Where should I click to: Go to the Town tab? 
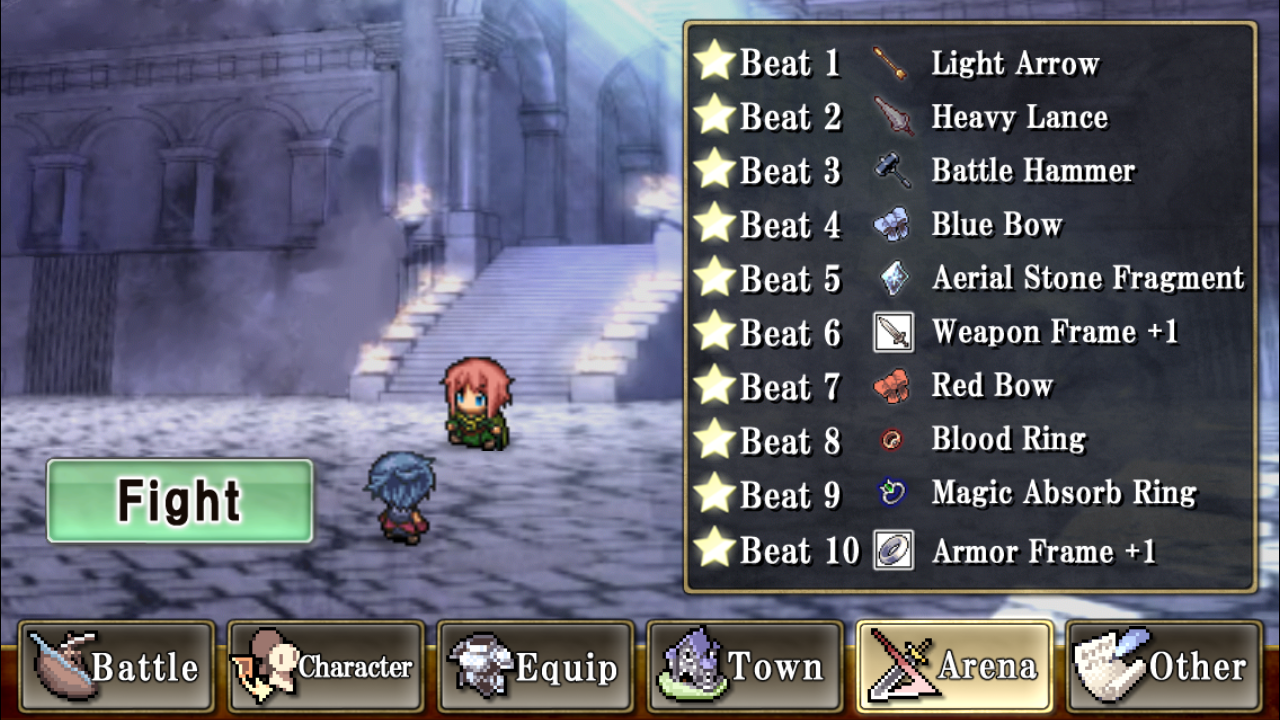coord(745,667)
